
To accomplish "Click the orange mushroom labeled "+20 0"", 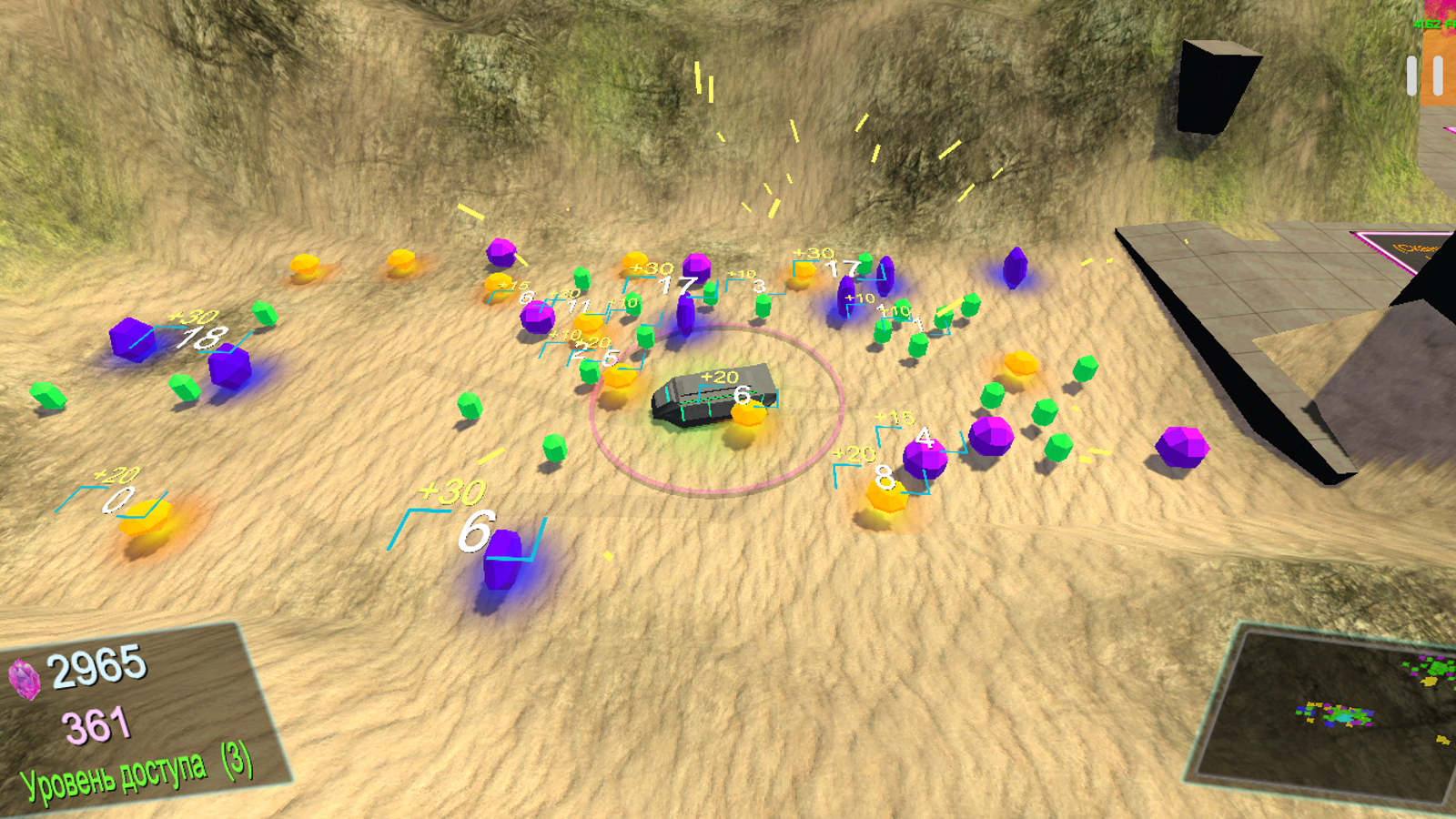I will 146,519.
